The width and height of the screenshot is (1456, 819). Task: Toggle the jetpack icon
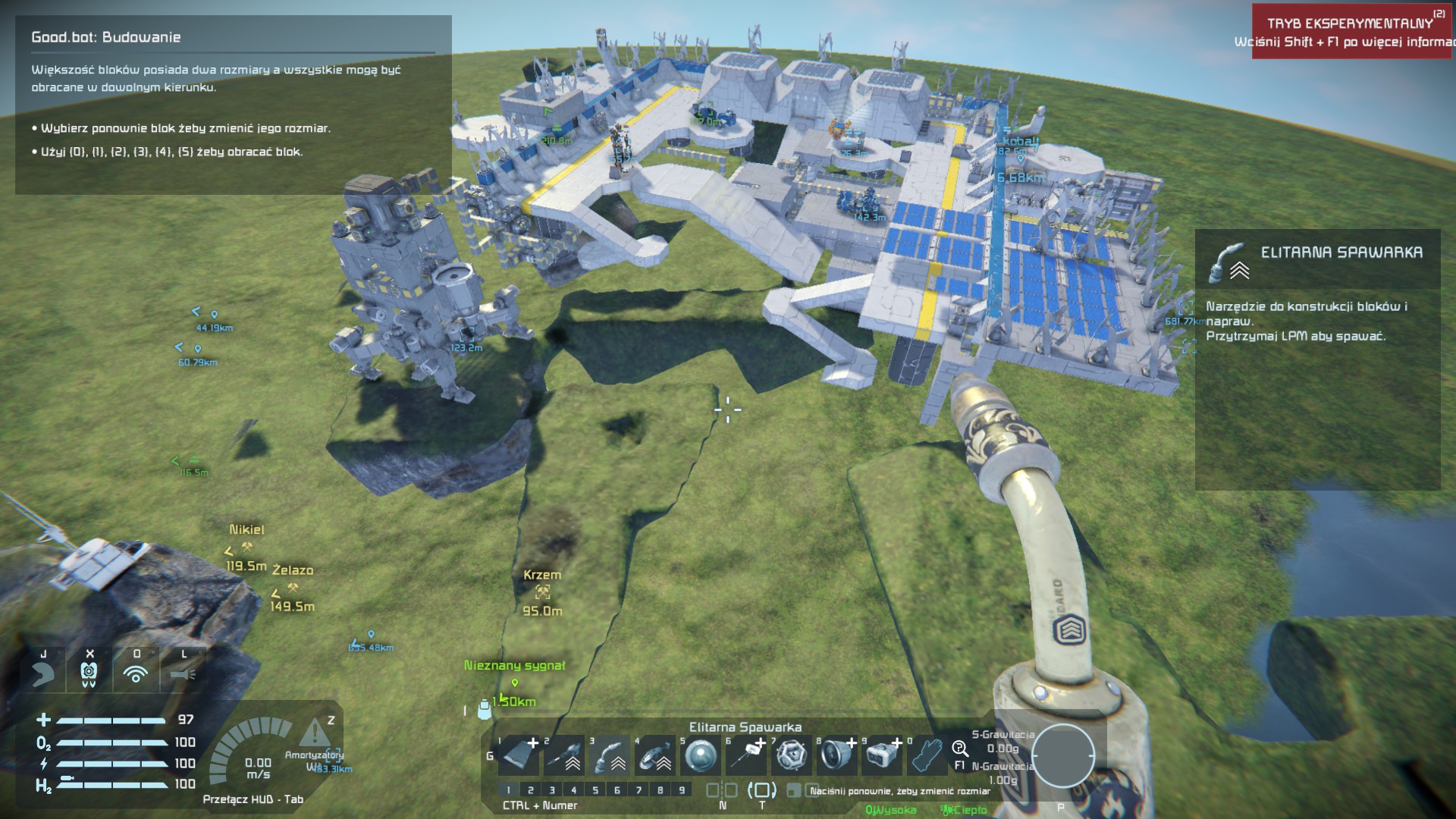89,673
